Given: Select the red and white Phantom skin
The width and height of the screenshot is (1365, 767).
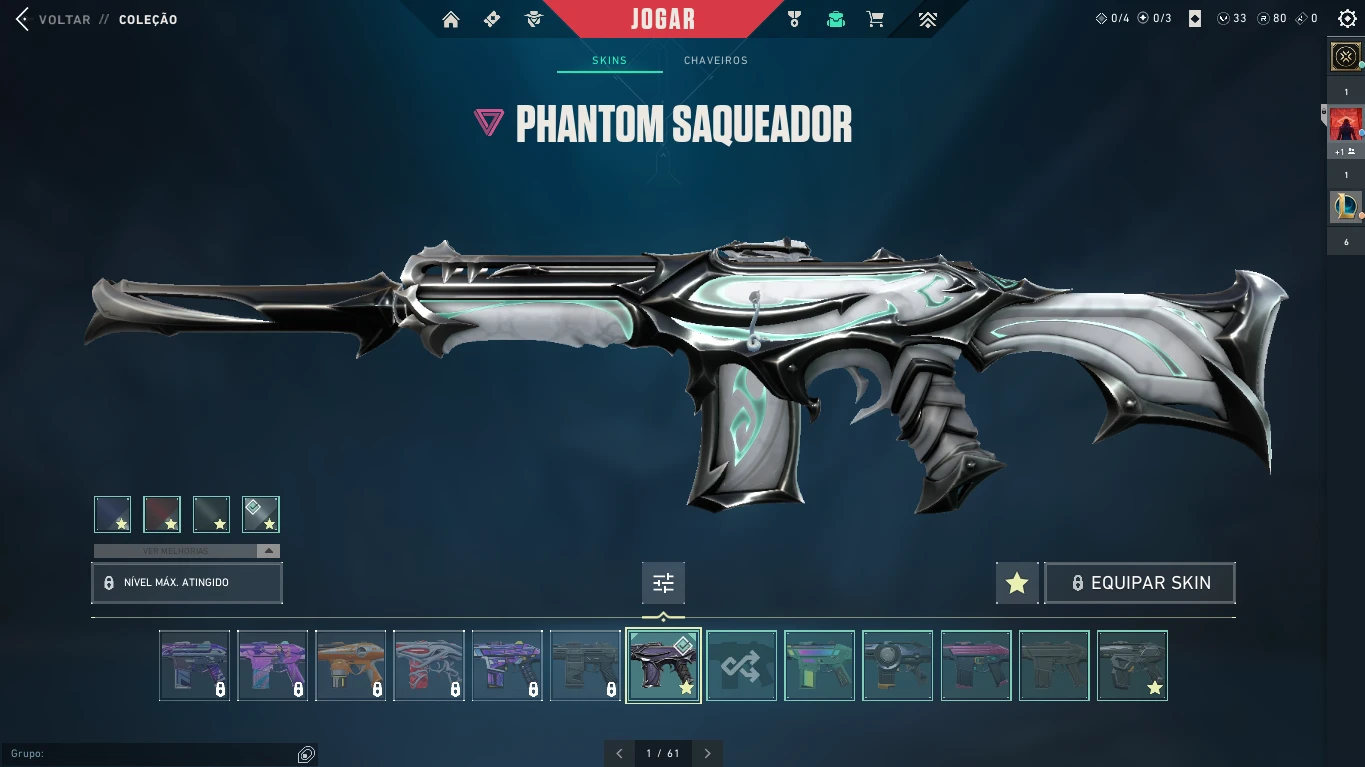Looking at the screenshot, I should click(x=428, y=665).
